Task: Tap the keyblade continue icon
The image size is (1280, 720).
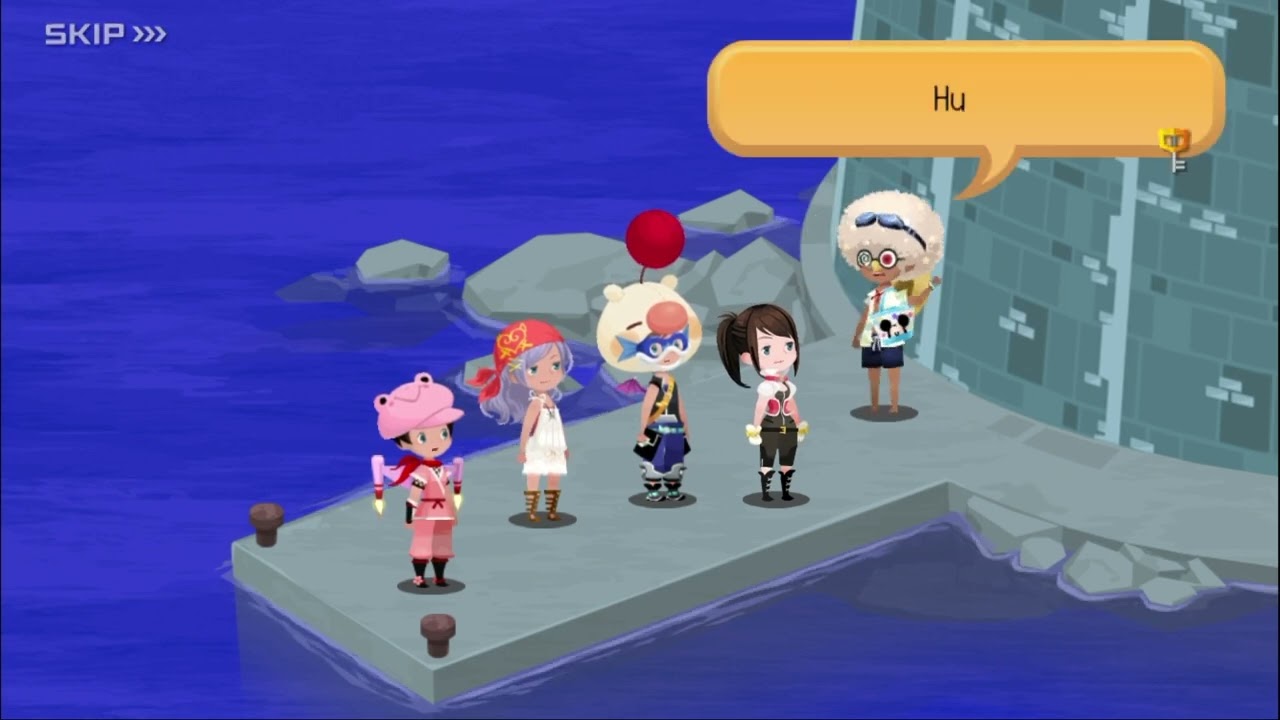Action: pyautogui.click(x=1175, y=148)
